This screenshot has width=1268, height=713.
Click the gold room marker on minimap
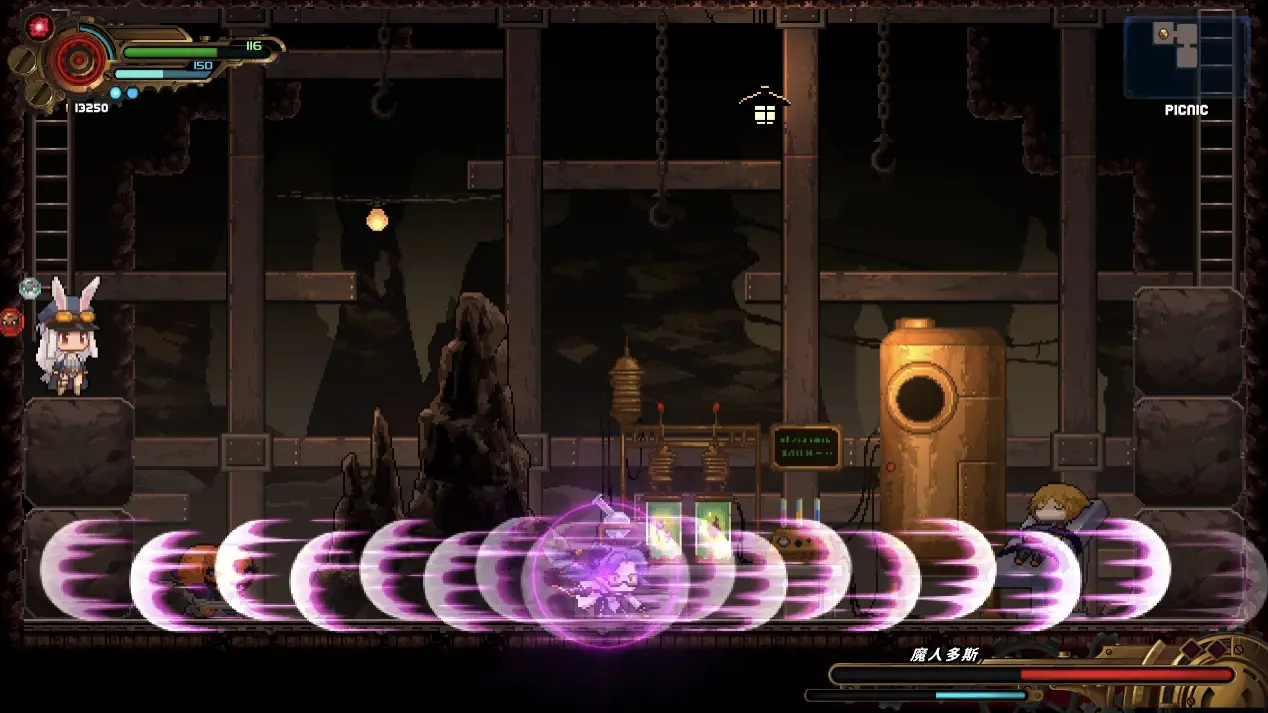coord(1163,34)
